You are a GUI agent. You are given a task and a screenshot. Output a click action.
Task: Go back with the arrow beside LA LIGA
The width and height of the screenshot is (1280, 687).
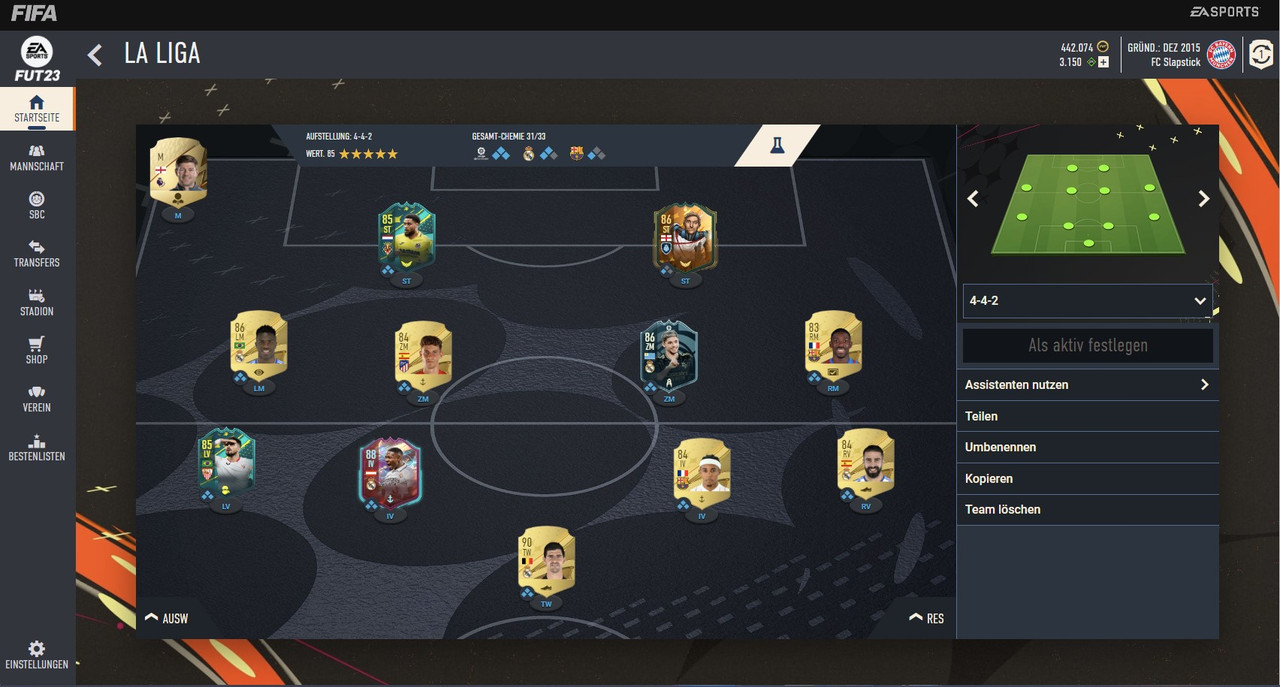point(95,54)
